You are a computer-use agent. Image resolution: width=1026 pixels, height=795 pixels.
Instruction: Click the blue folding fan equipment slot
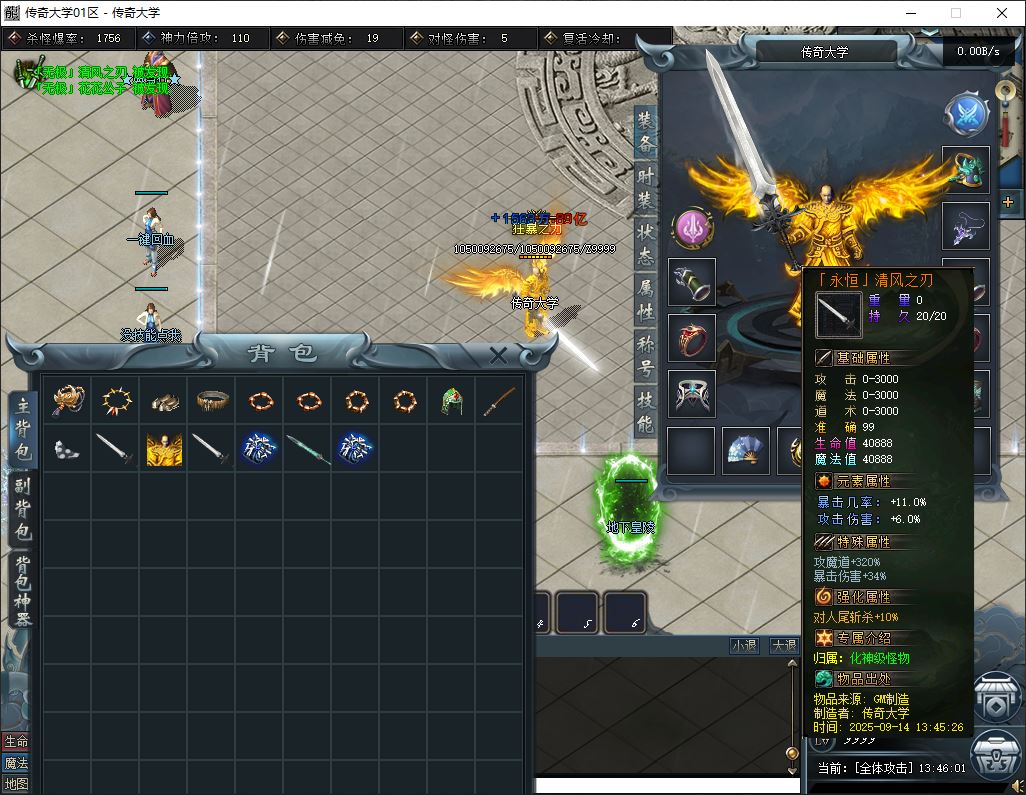746,451
